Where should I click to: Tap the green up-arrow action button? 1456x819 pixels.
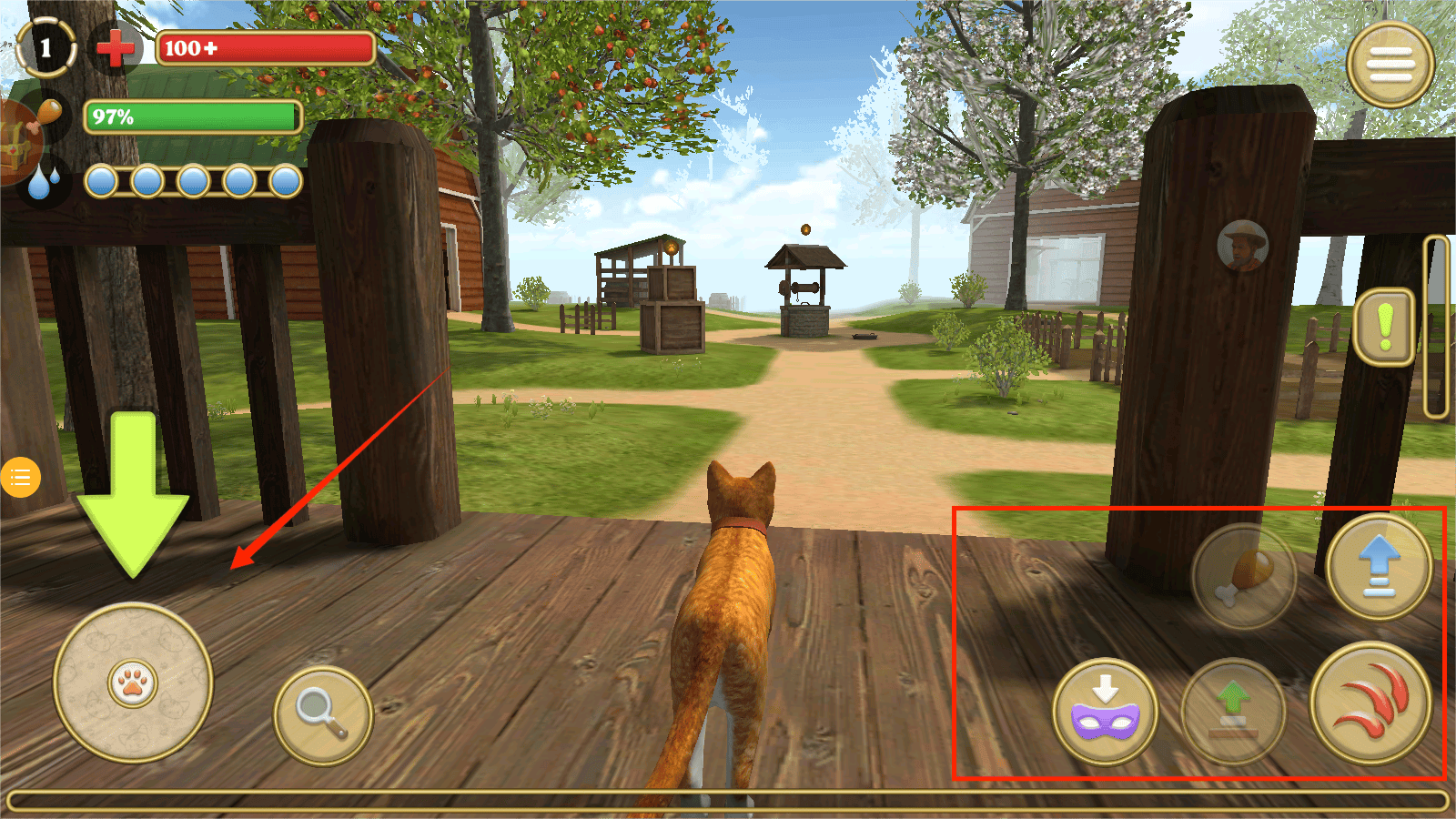(1233, 712)
